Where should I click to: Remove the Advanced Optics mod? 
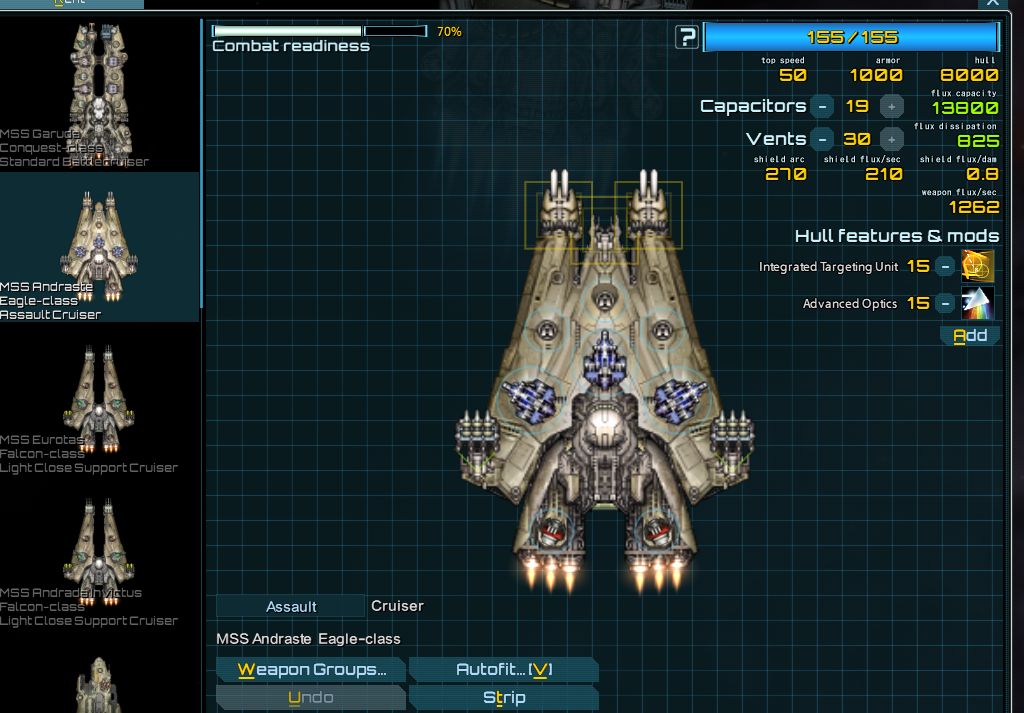click(x=945, y=303)
